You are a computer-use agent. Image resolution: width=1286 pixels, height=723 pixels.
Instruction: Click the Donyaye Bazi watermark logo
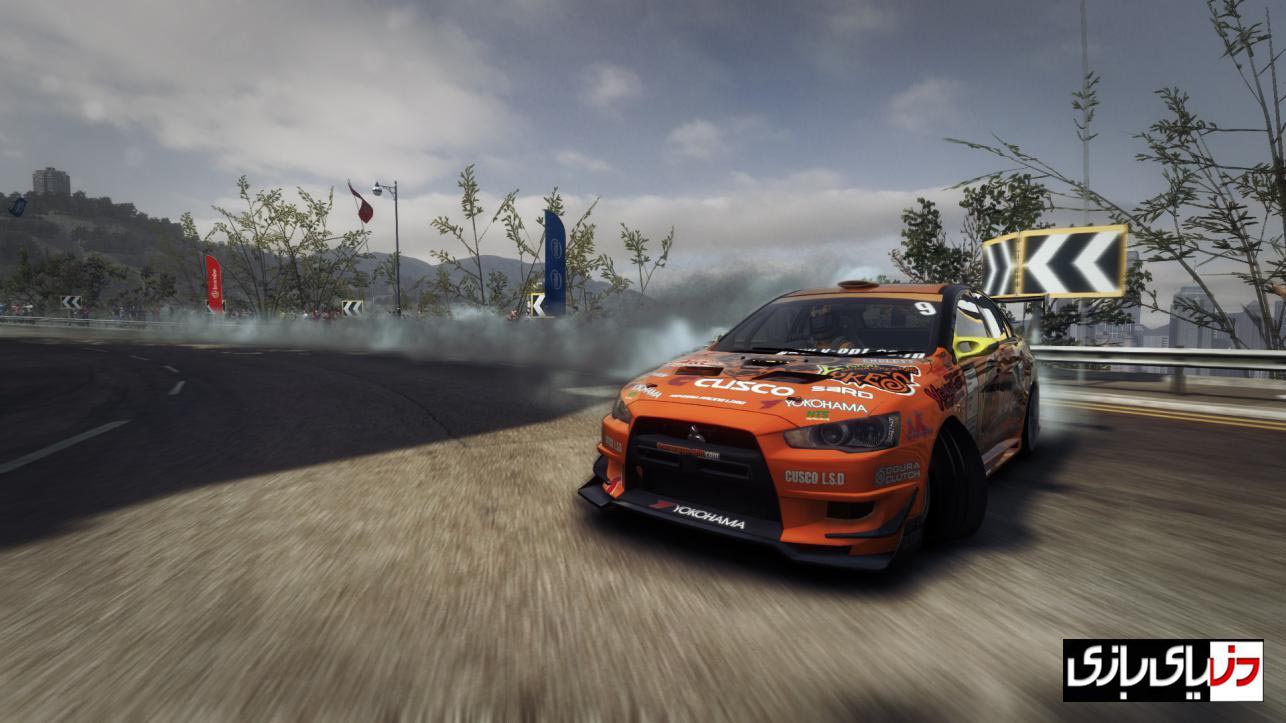[x=1162, y=670]
